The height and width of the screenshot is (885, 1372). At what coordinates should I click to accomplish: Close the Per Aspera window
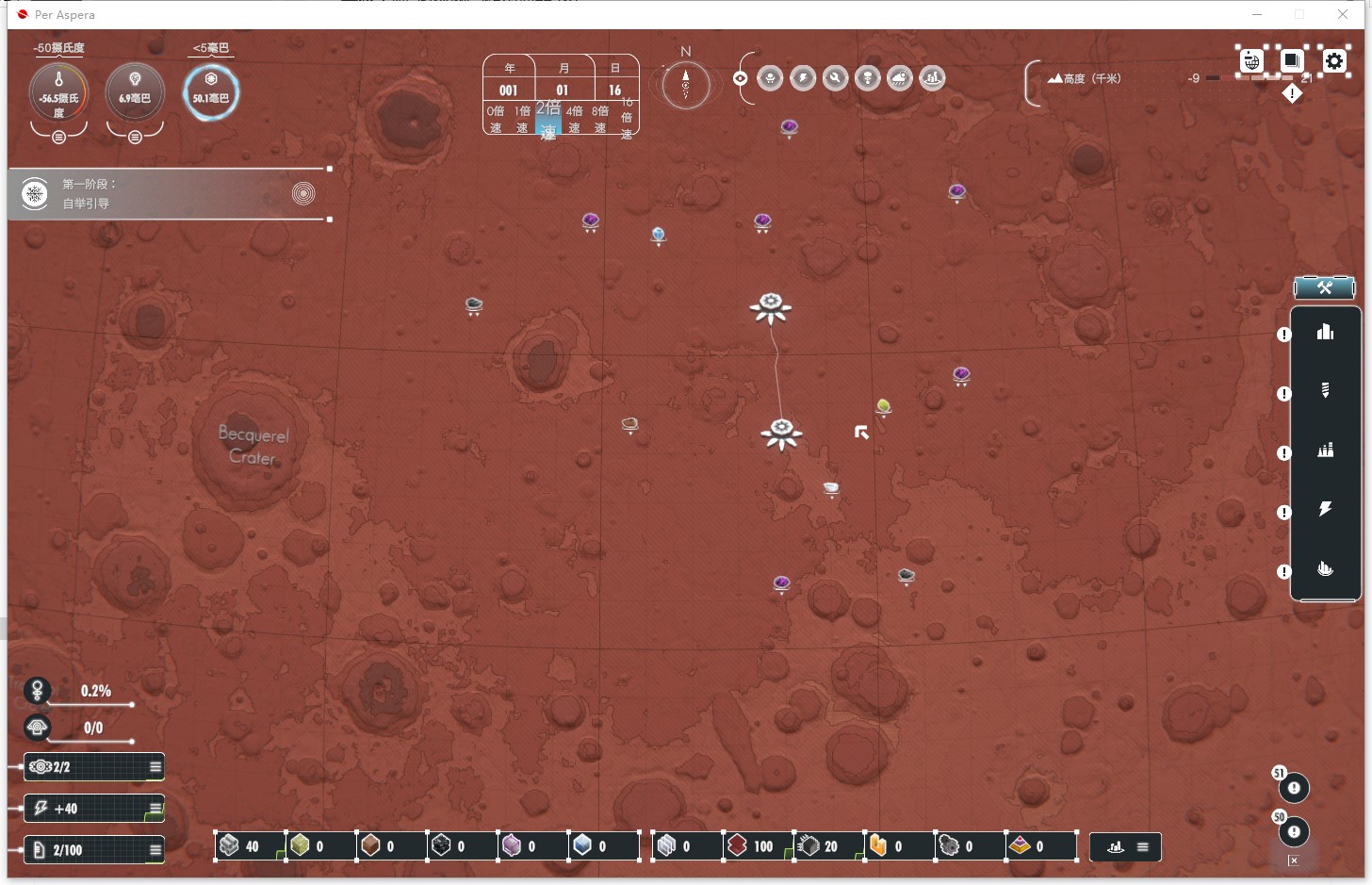tap(1343, 14)
